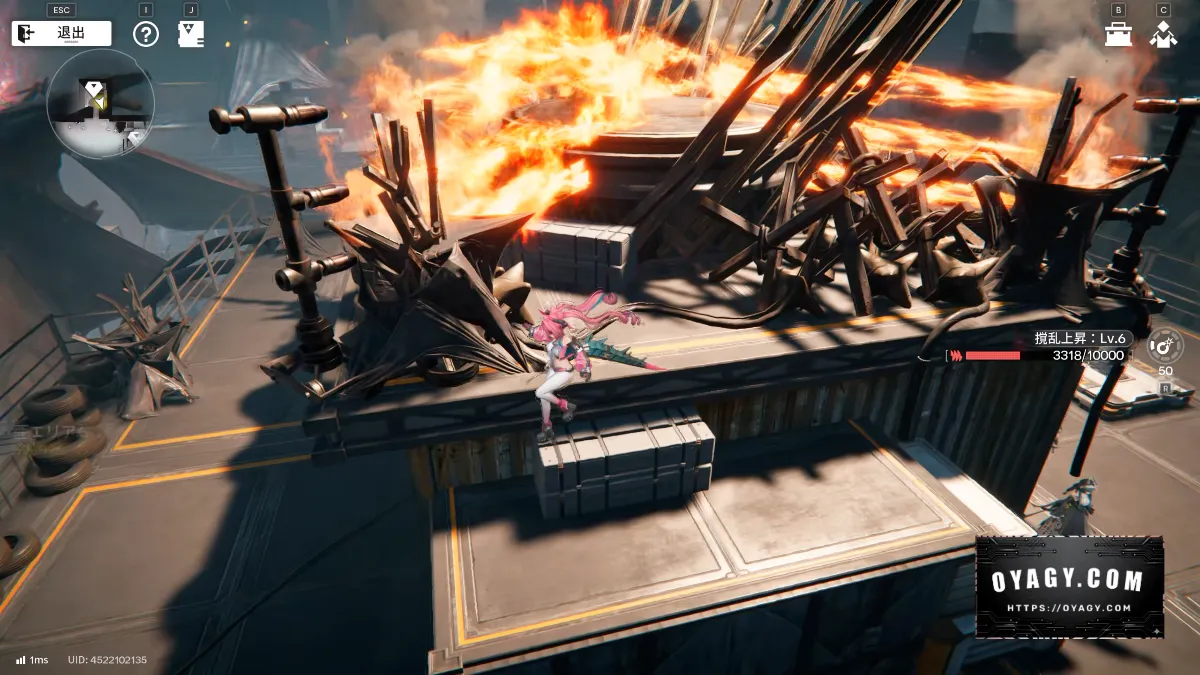This screenshot has width=1200, height=675.
Task: Open the journal notebook icon
Action: pos(190,34)
